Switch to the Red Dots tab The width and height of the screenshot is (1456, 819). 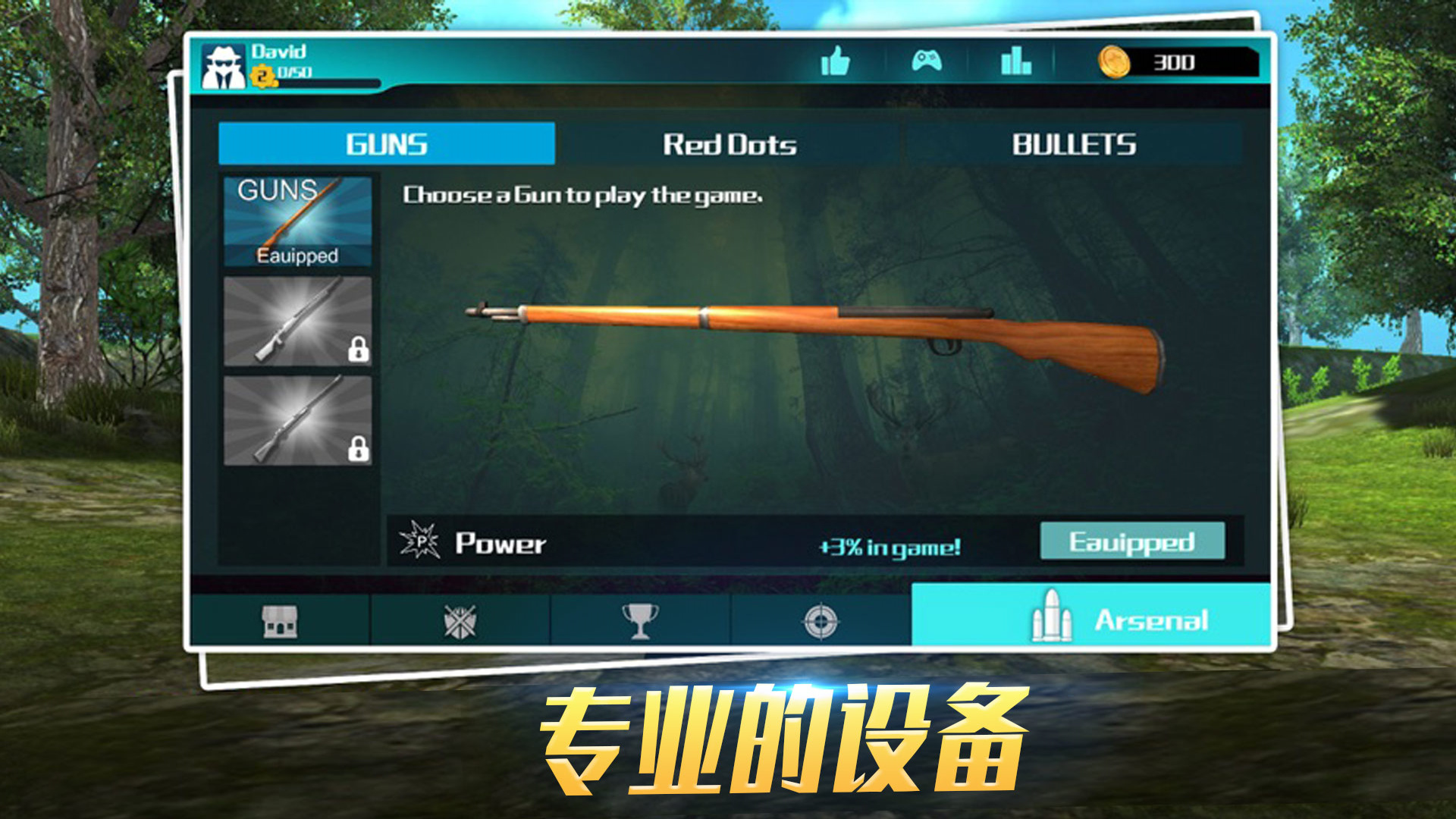point(730,144)
